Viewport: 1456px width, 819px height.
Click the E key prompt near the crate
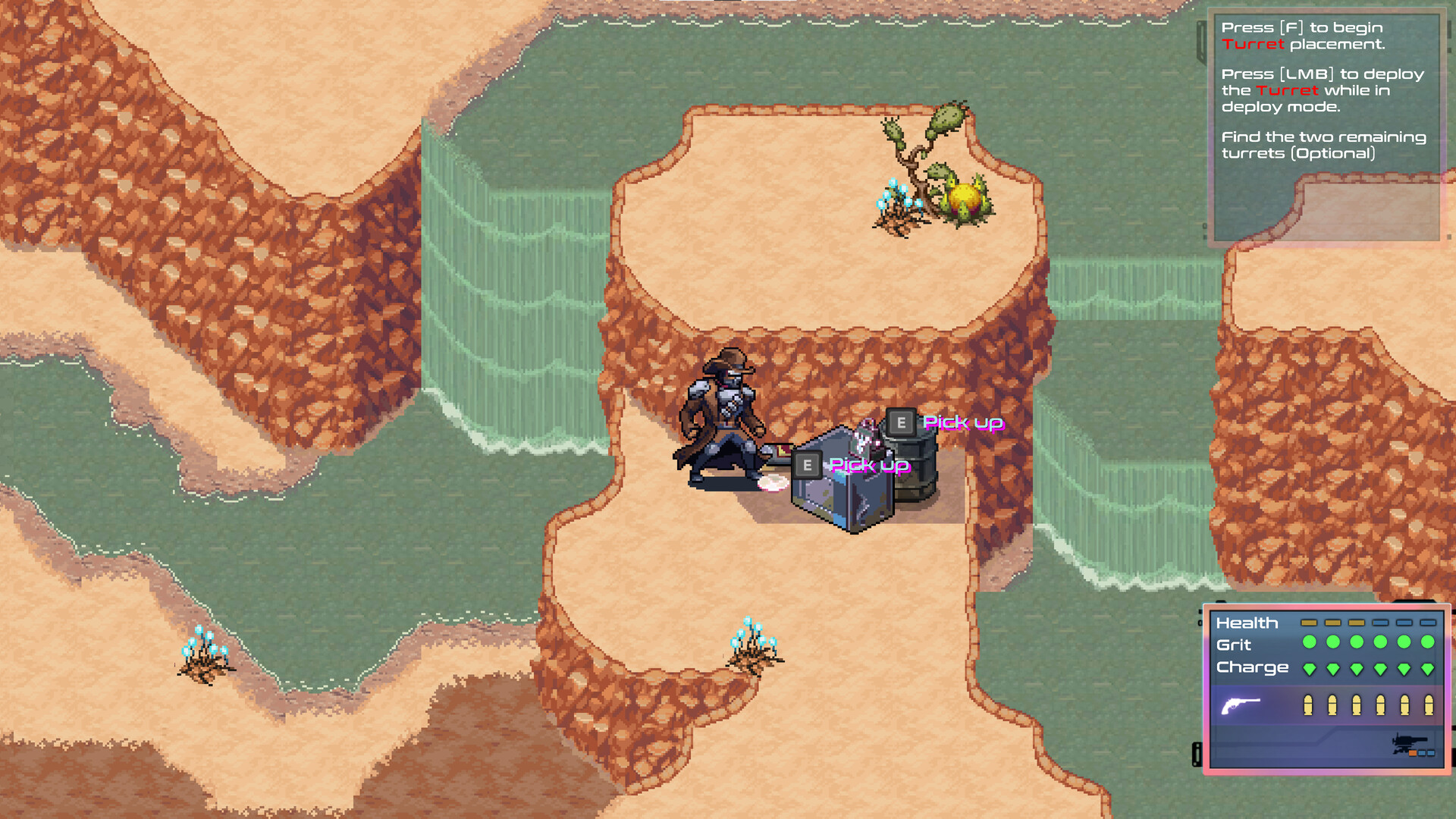[x=808, y=465]
